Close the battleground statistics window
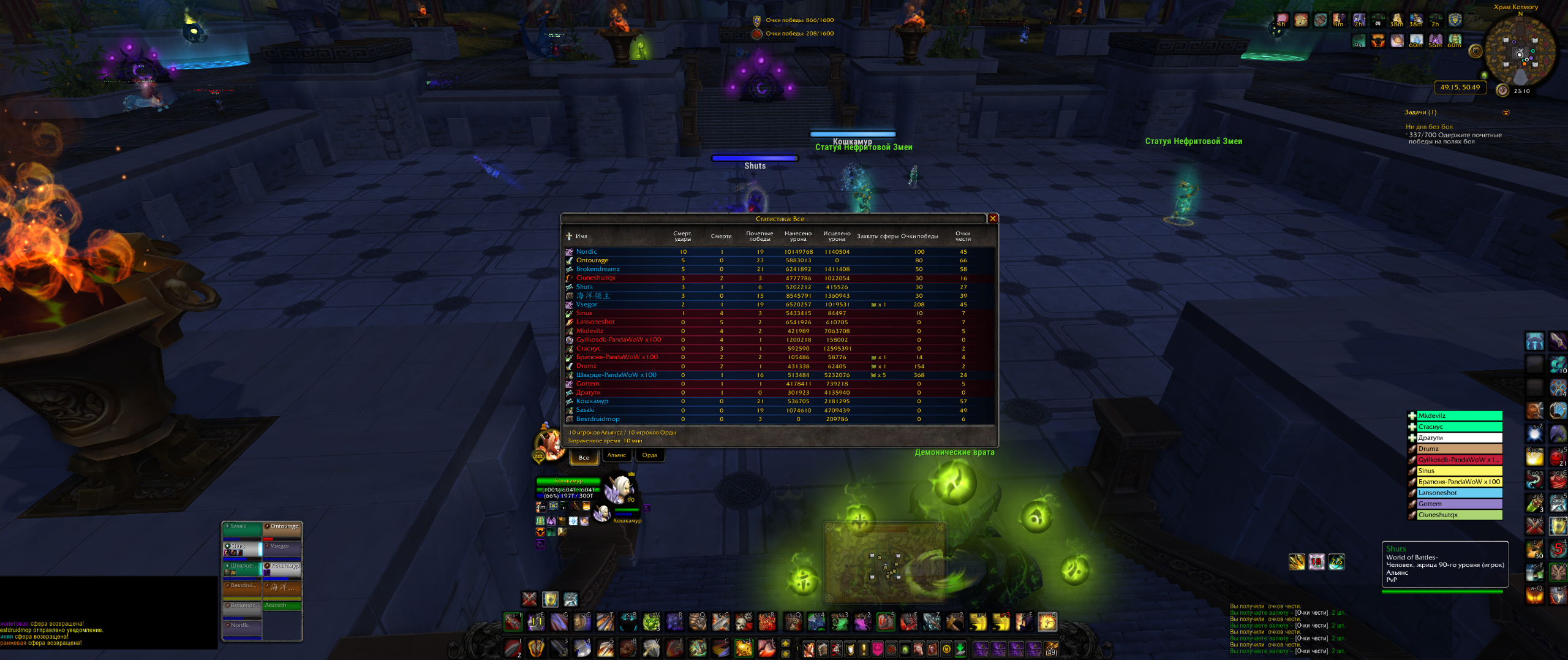Screen dimensions: 1568x660 pyautogui.click(x=993, y=219)
